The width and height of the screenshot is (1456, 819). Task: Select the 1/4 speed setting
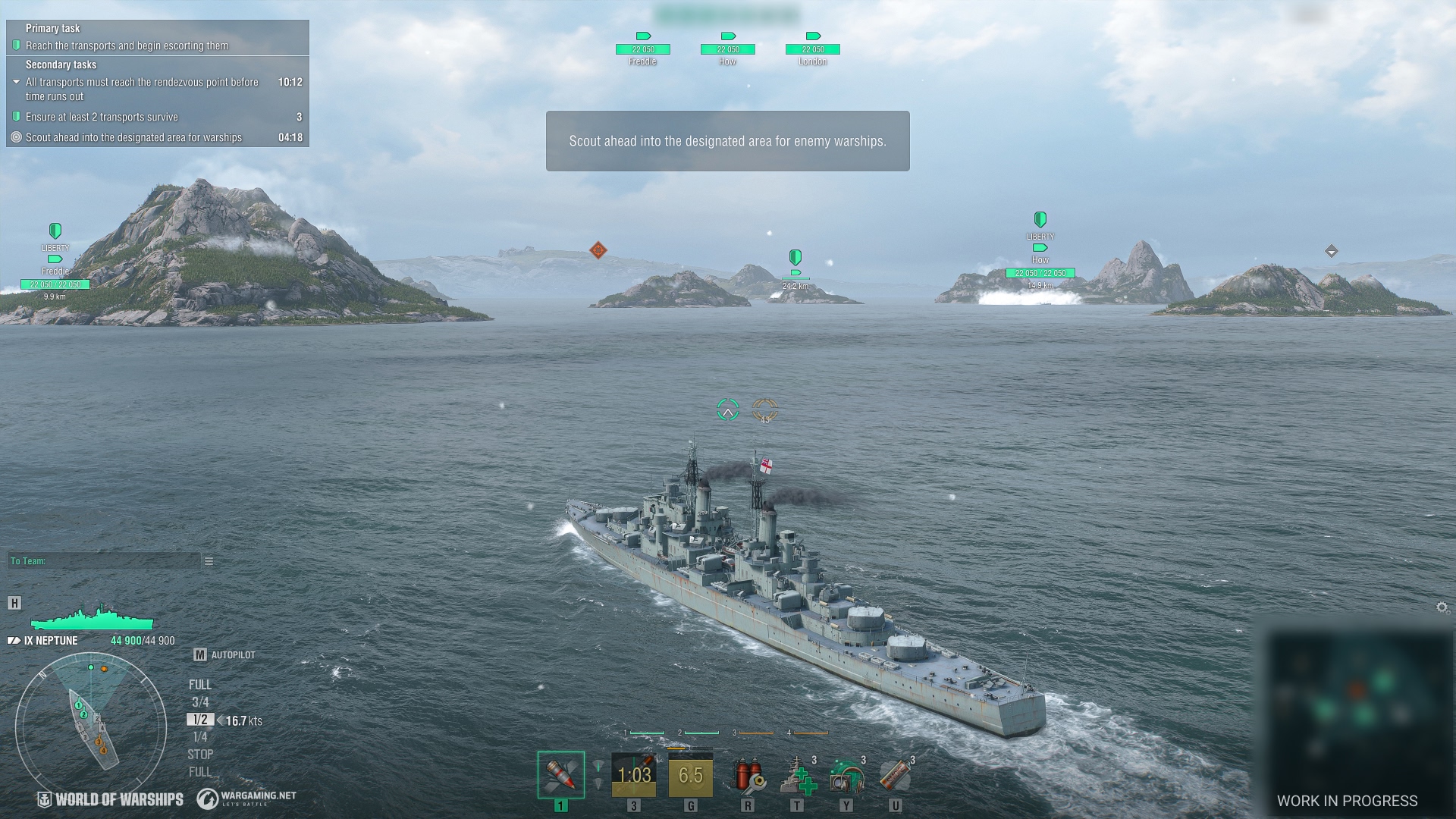[x=200, y=737]
